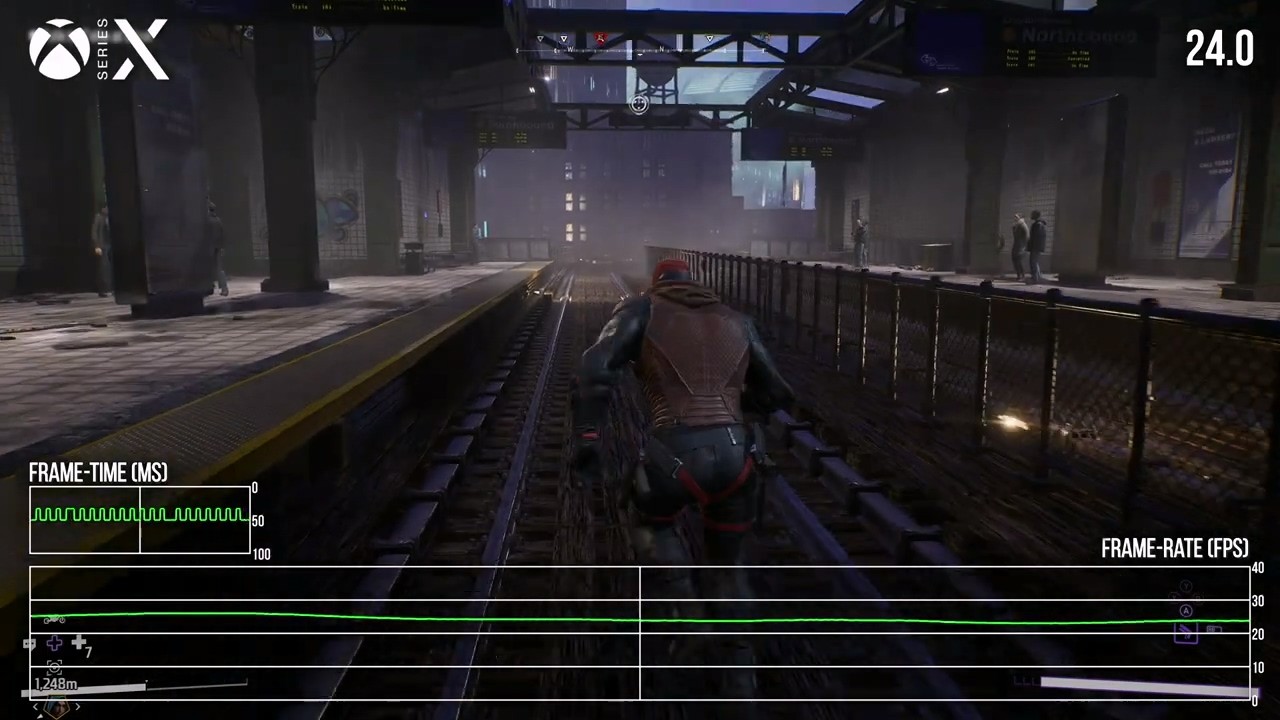
Task: Click the Batcycle motorcycle icon
Action: 54,620
